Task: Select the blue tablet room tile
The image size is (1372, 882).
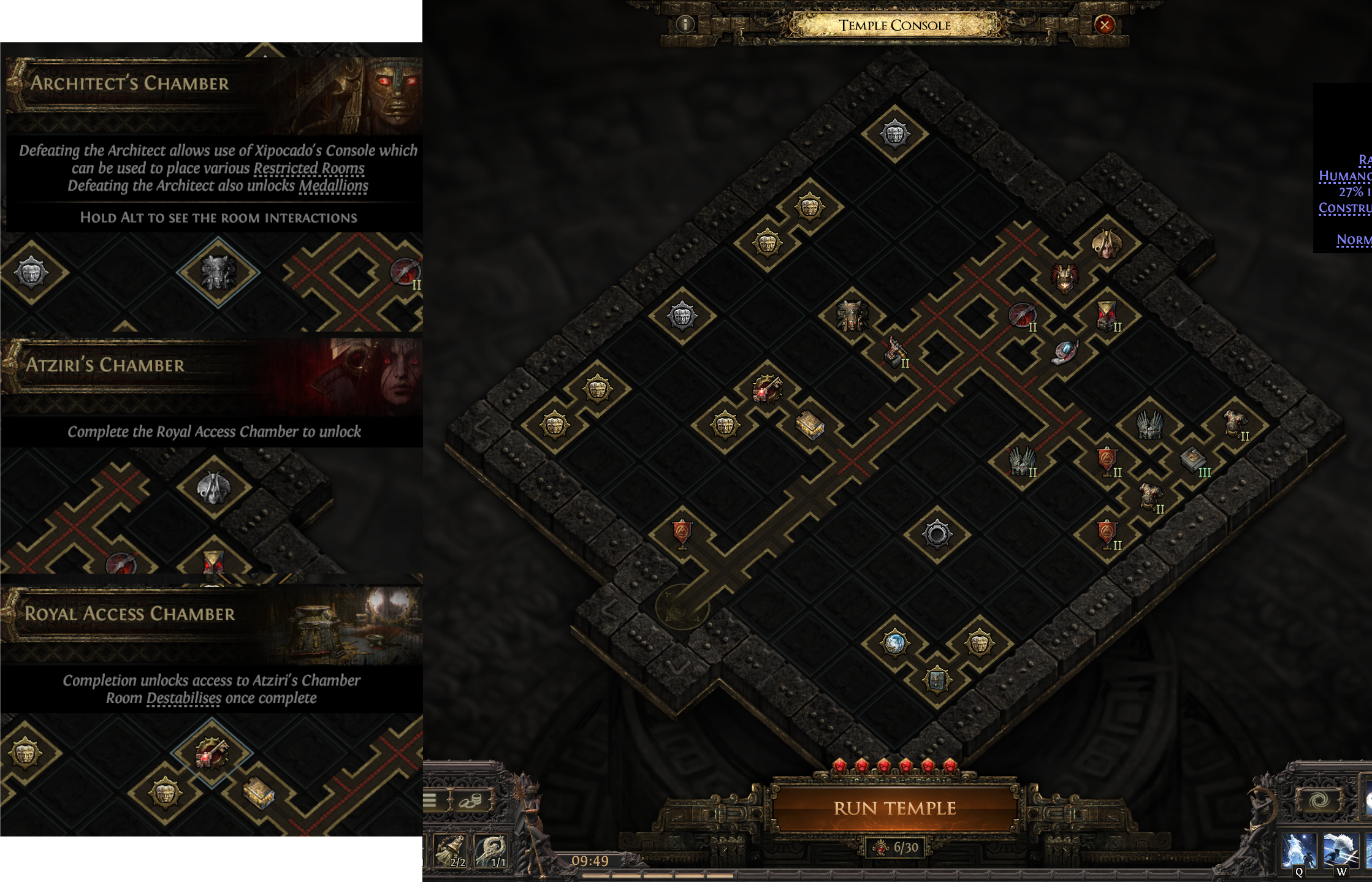Action: point(937,679)
